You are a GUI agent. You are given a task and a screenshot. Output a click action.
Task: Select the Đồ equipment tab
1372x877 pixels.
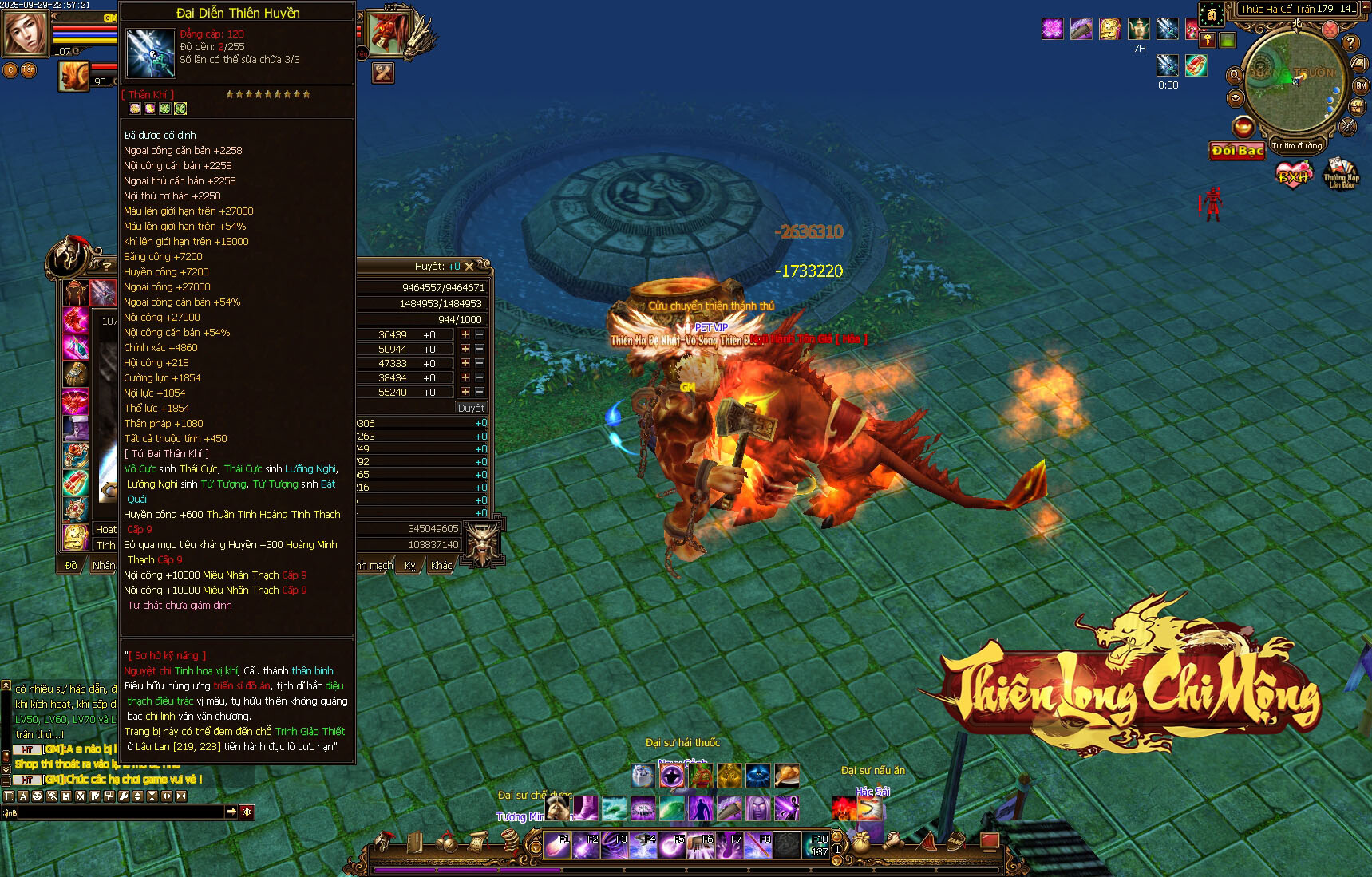coord(71,566)
